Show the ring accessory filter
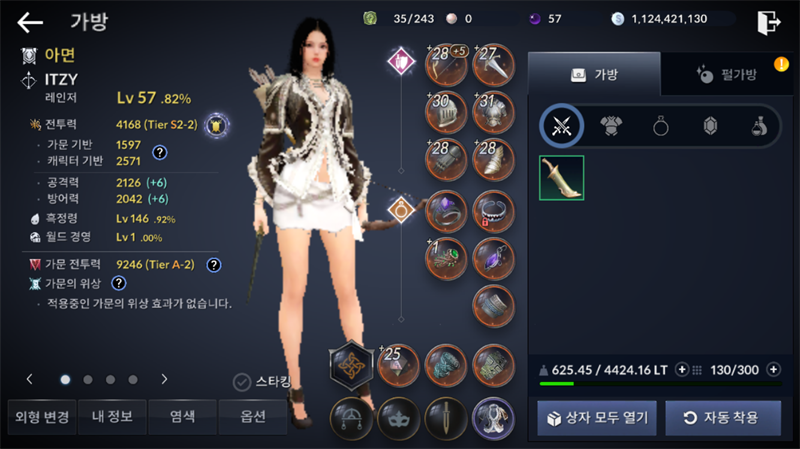Viewport: 800px width, 449px height. pos(661,125)
